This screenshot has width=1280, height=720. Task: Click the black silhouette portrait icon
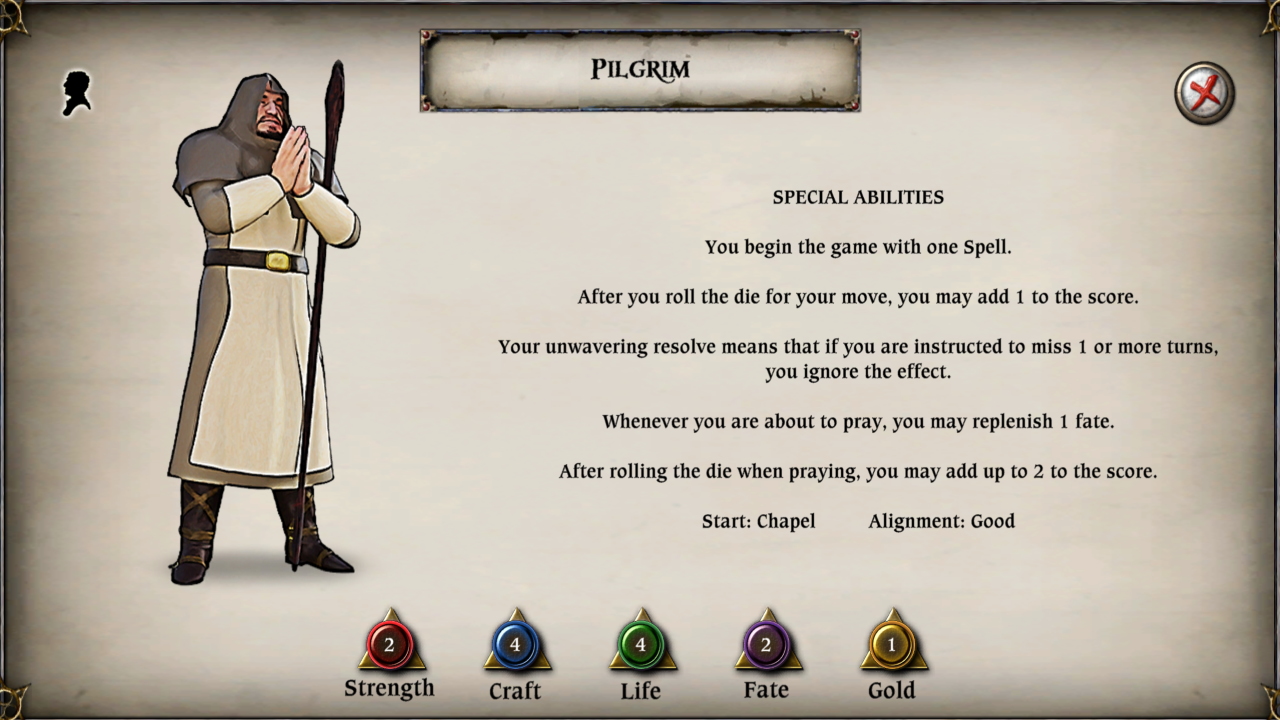[x=78, y=93]
